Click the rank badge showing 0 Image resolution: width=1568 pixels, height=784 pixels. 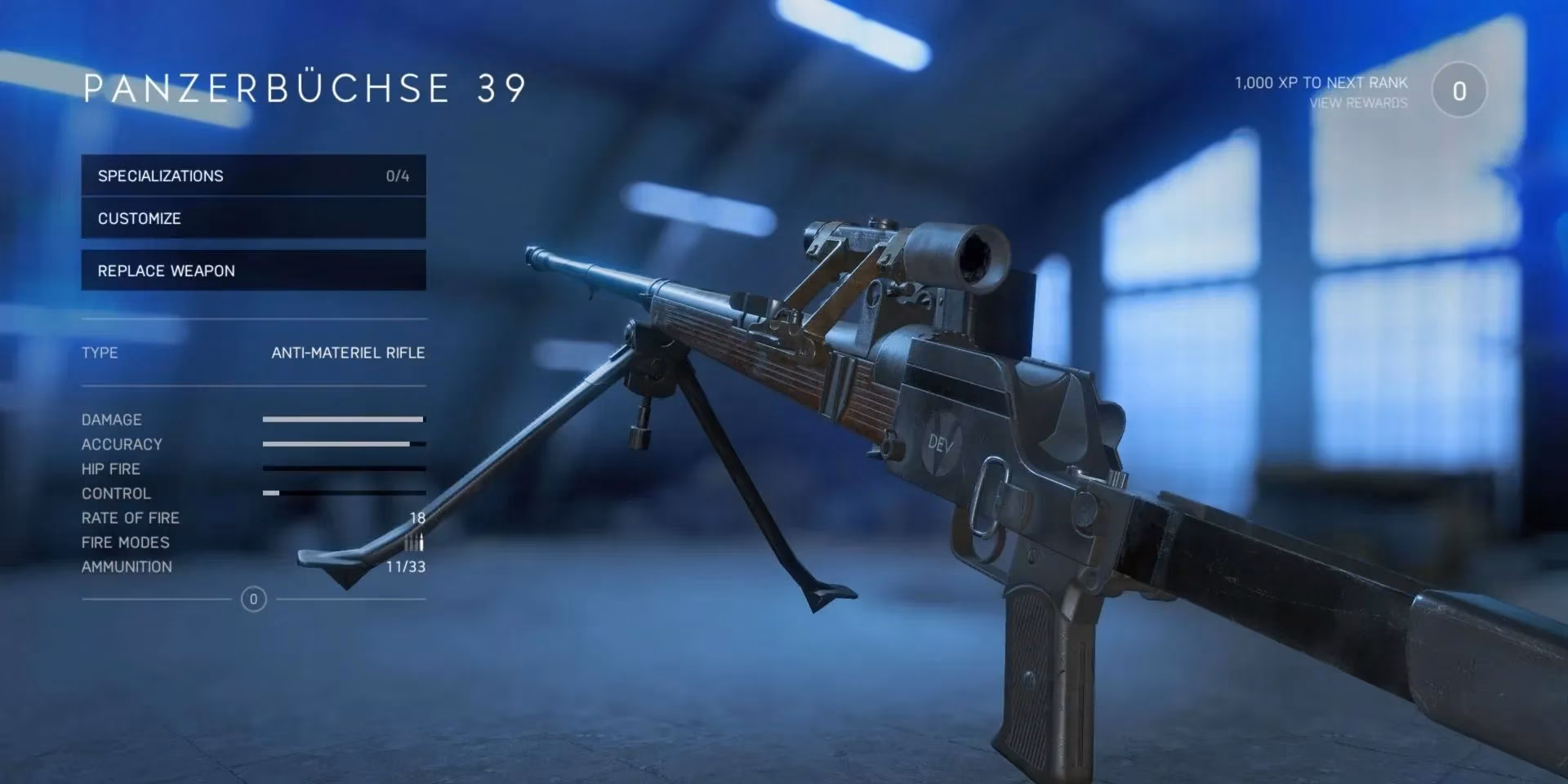[1459, 90]
